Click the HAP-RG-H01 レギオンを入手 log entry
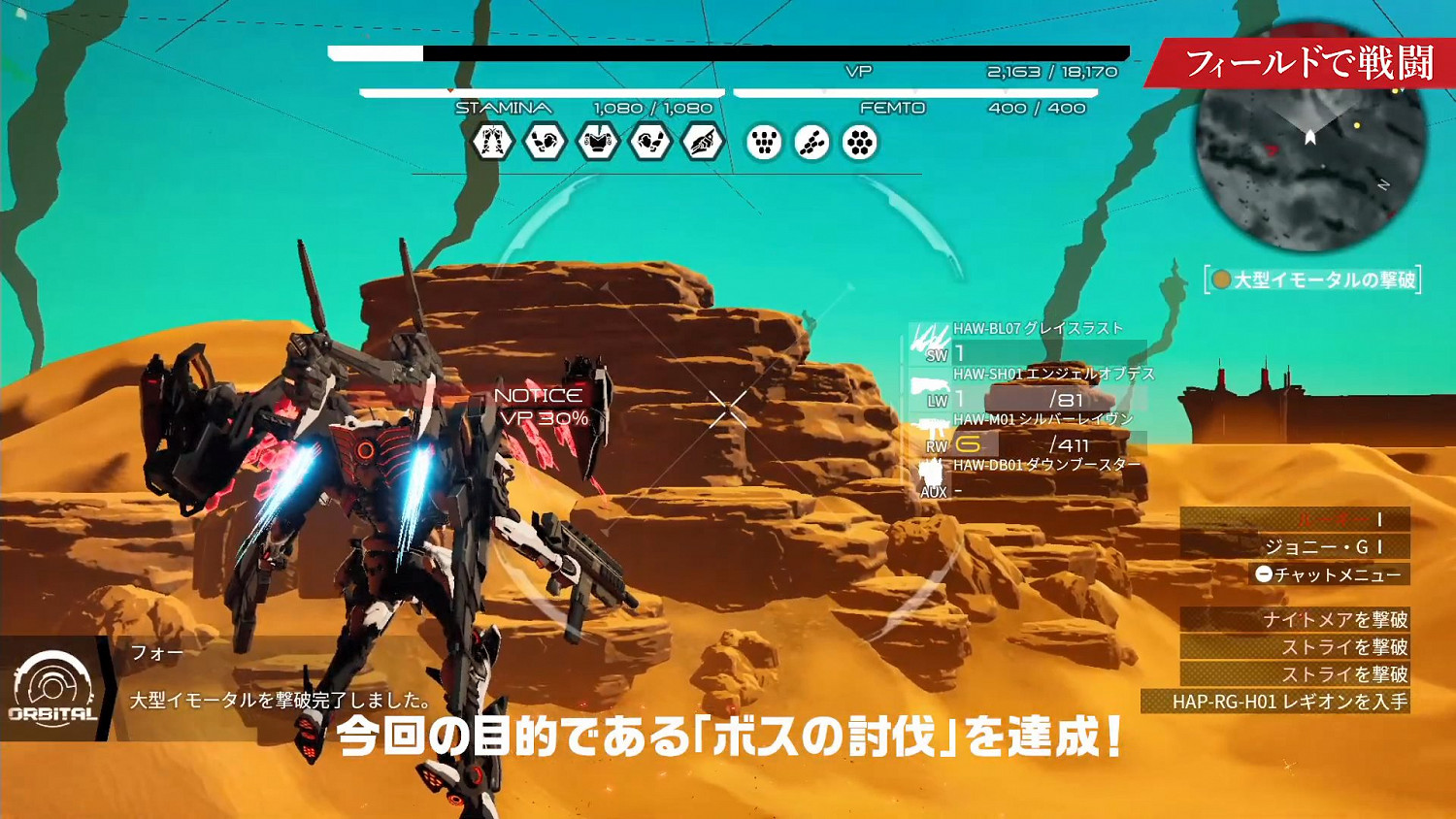Viewport: 1456px width, 819px height. pos(1281,701)
